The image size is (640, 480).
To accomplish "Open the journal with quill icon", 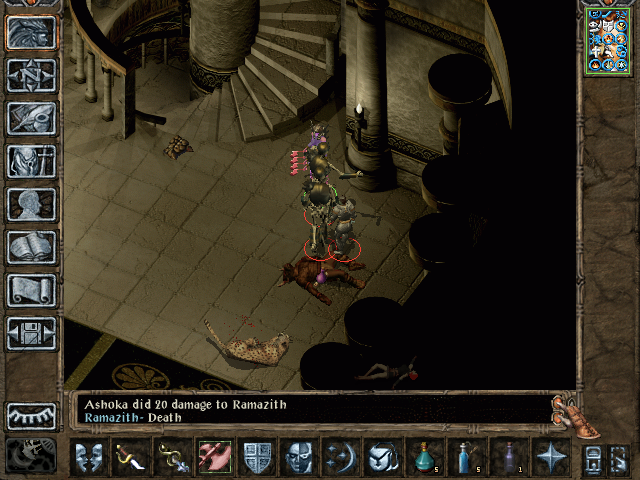I will (32, 118).
